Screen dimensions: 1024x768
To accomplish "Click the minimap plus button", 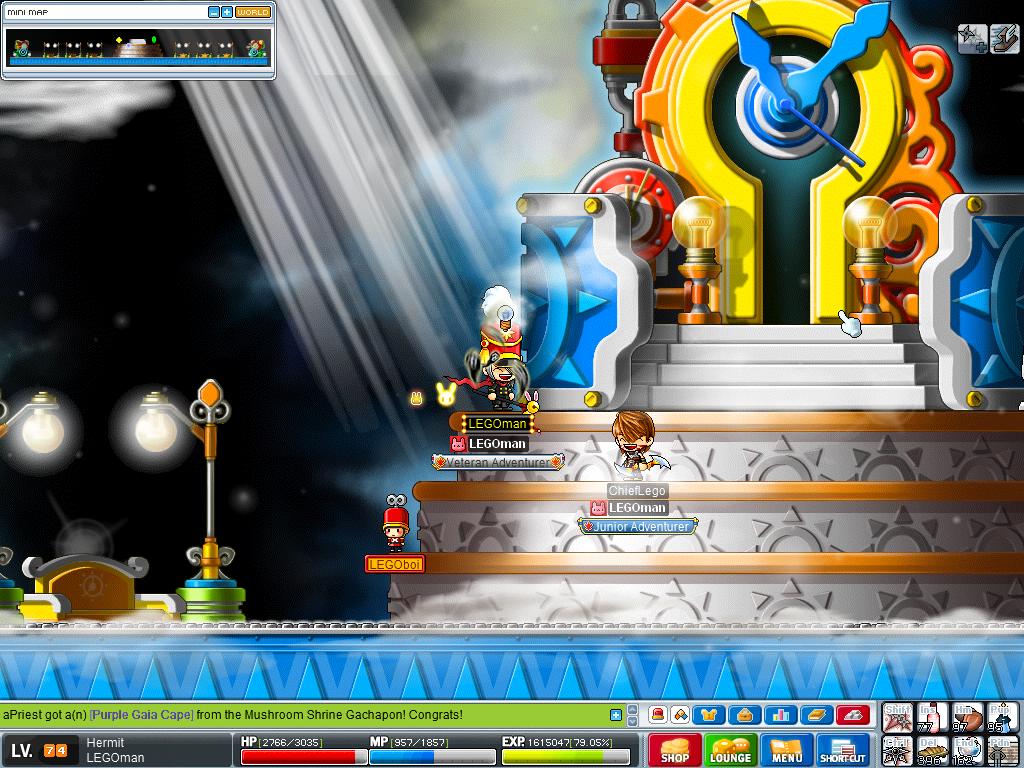I will coord(227,12).
